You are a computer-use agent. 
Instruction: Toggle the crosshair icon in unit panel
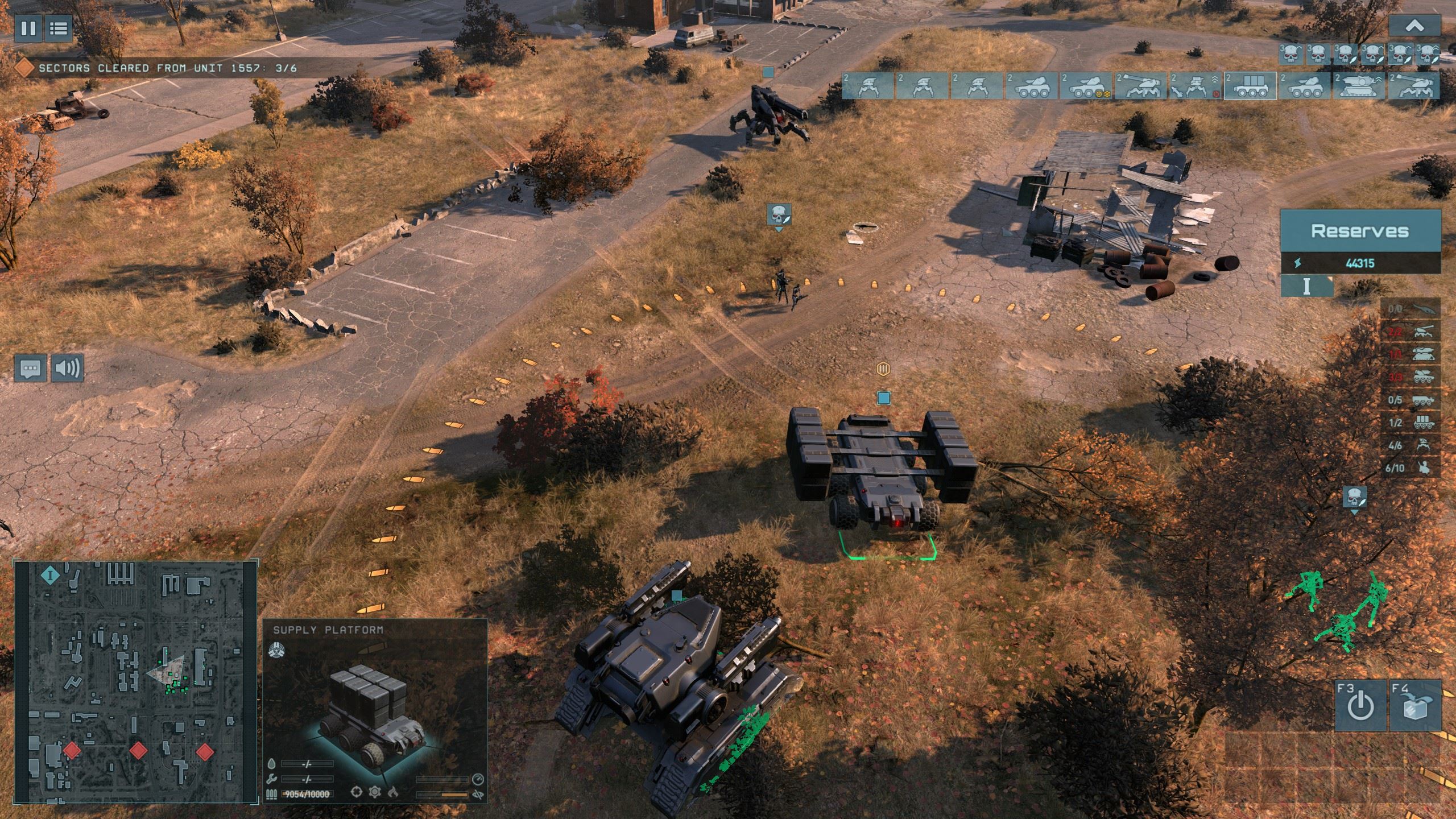tap(357, 792)
